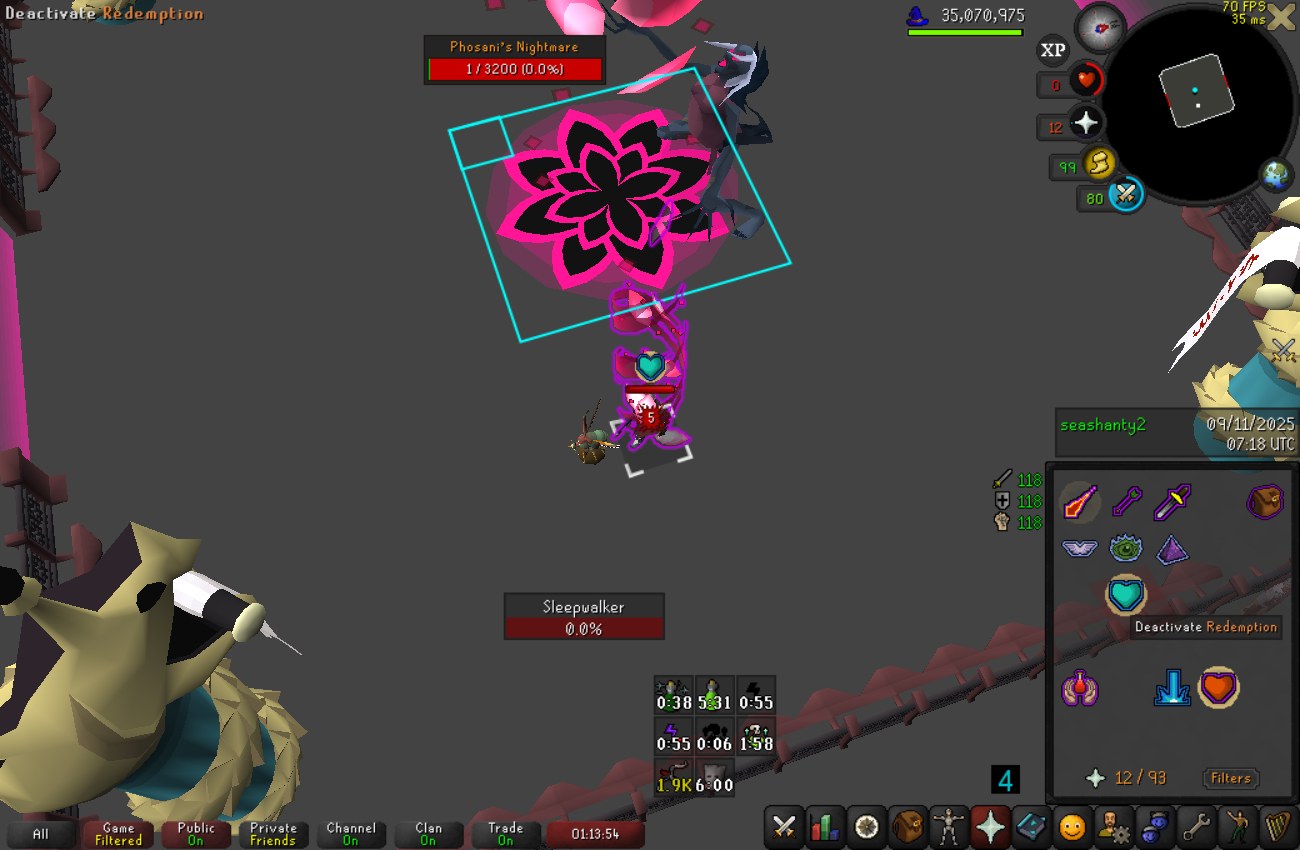1300x850 pixels.
Task: Toggle the orange heart prayer icon
Action: tap(1218, 688)
